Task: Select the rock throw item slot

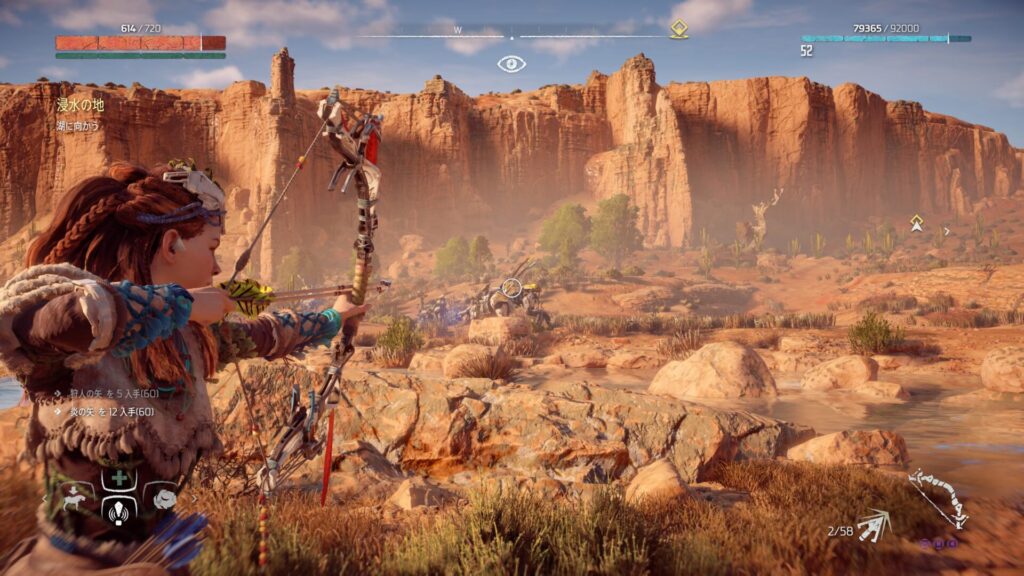Action: tap(163, 497)
